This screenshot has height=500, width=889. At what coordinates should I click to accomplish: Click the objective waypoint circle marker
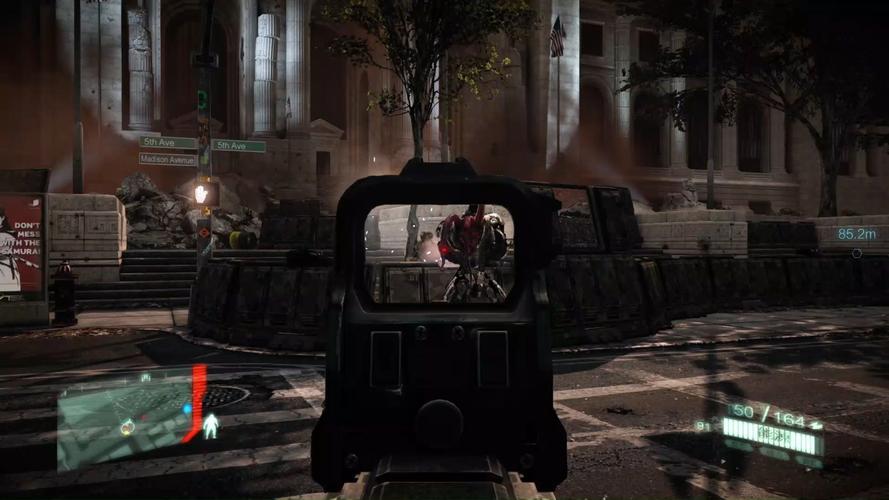[x=856, y=253]
